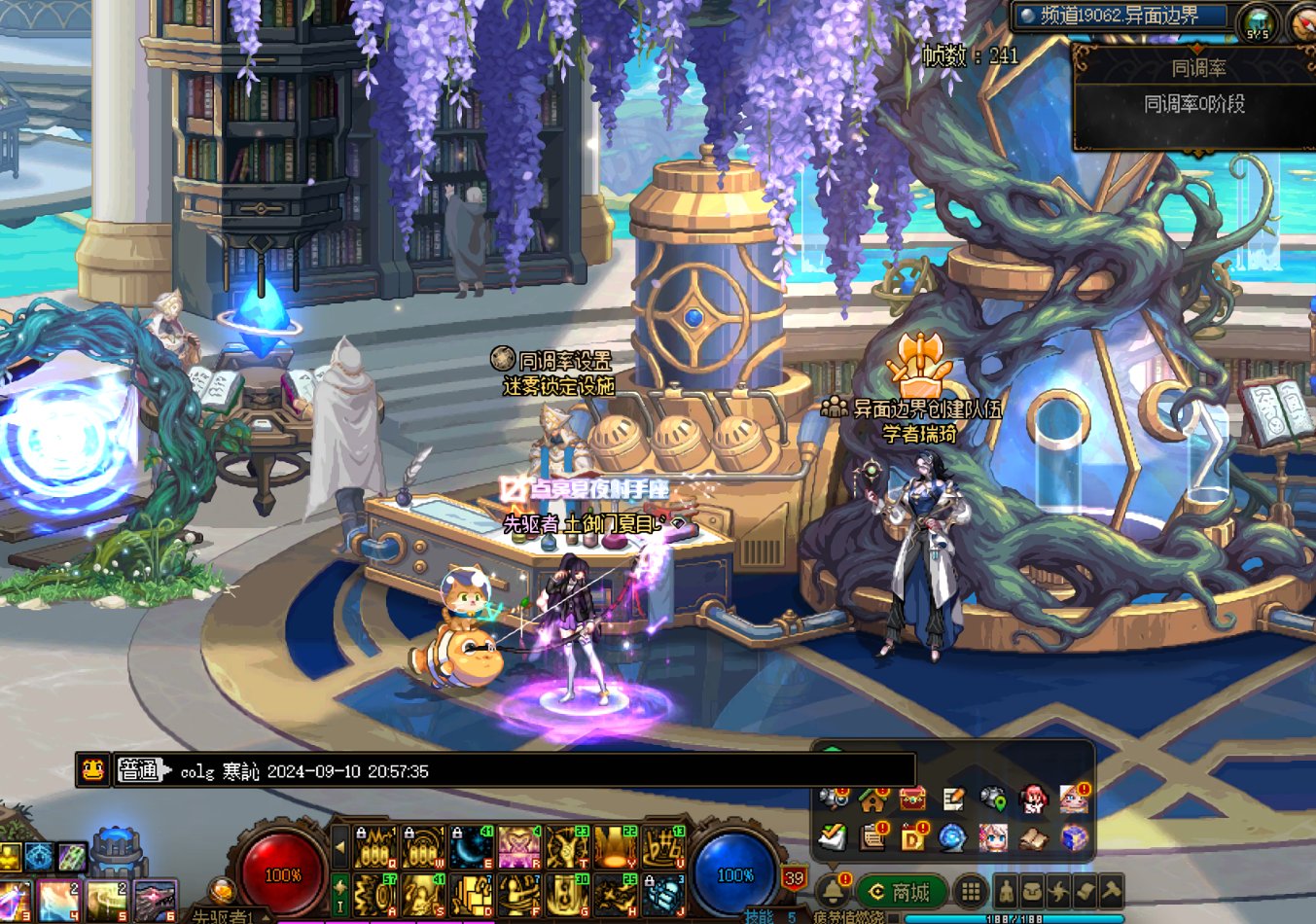Click the blue crystal ball menu icon

953,837
